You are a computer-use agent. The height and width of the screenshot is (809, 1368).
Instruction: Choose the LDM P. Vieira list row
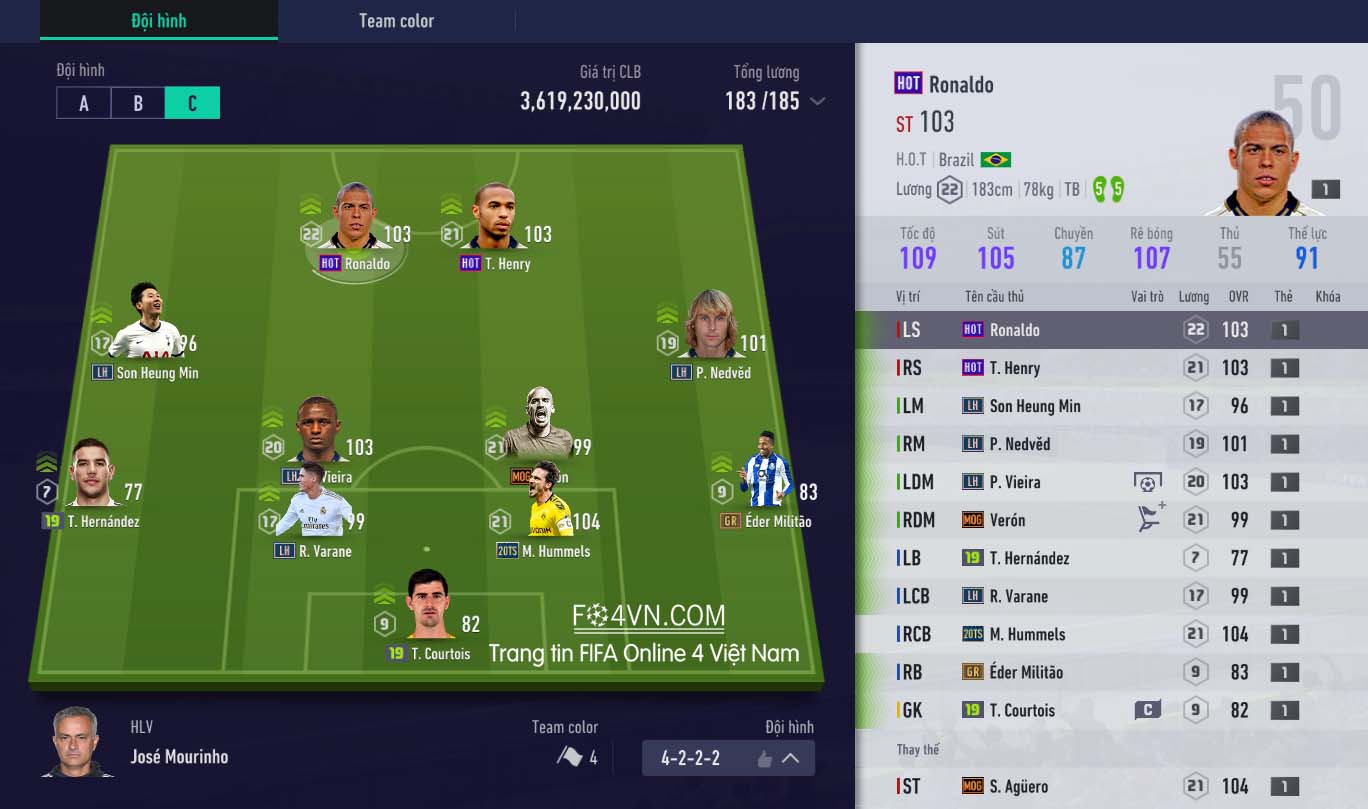(x=1111, y=482)
